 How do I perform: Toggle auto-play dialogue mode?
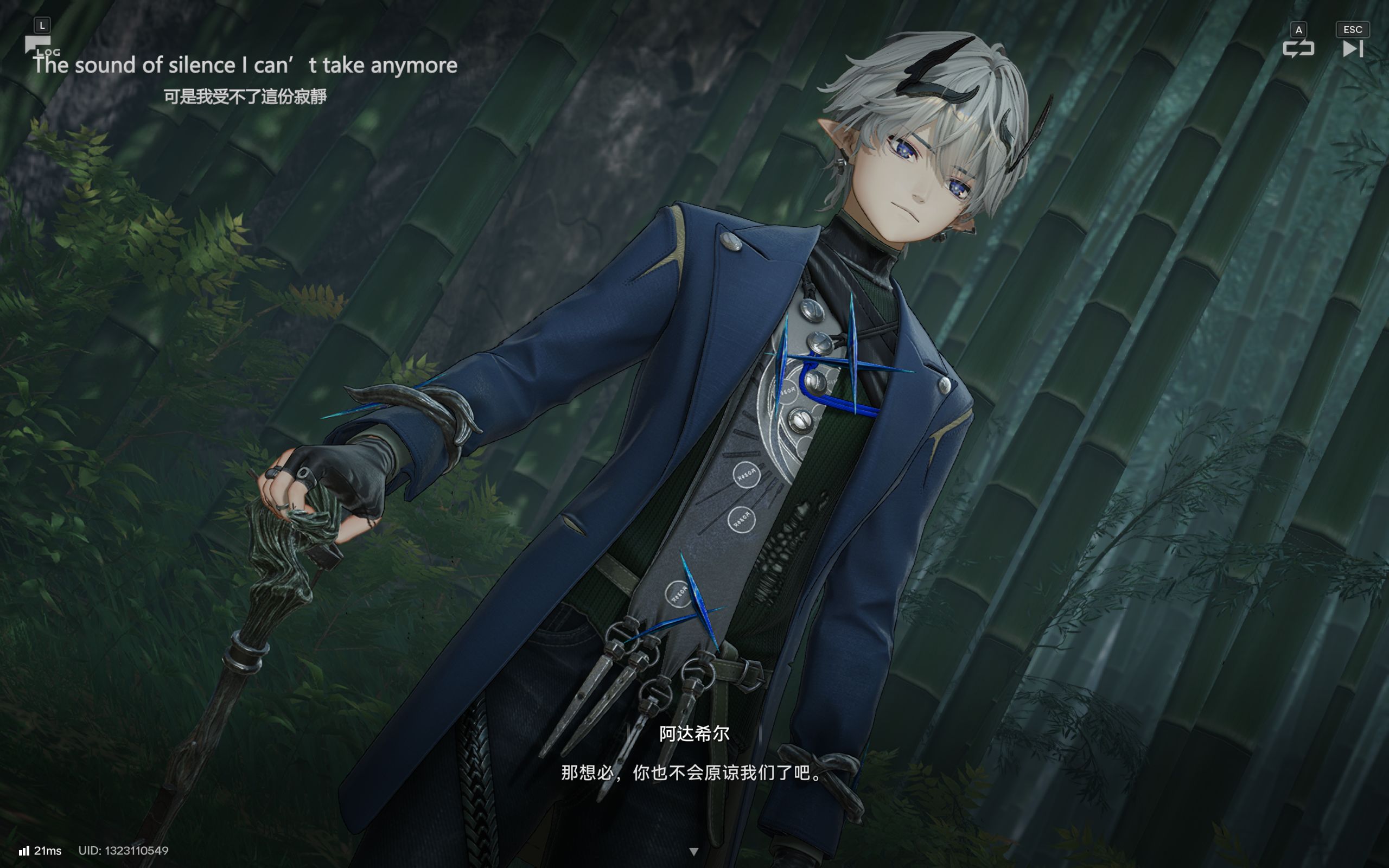[1298, 48]
